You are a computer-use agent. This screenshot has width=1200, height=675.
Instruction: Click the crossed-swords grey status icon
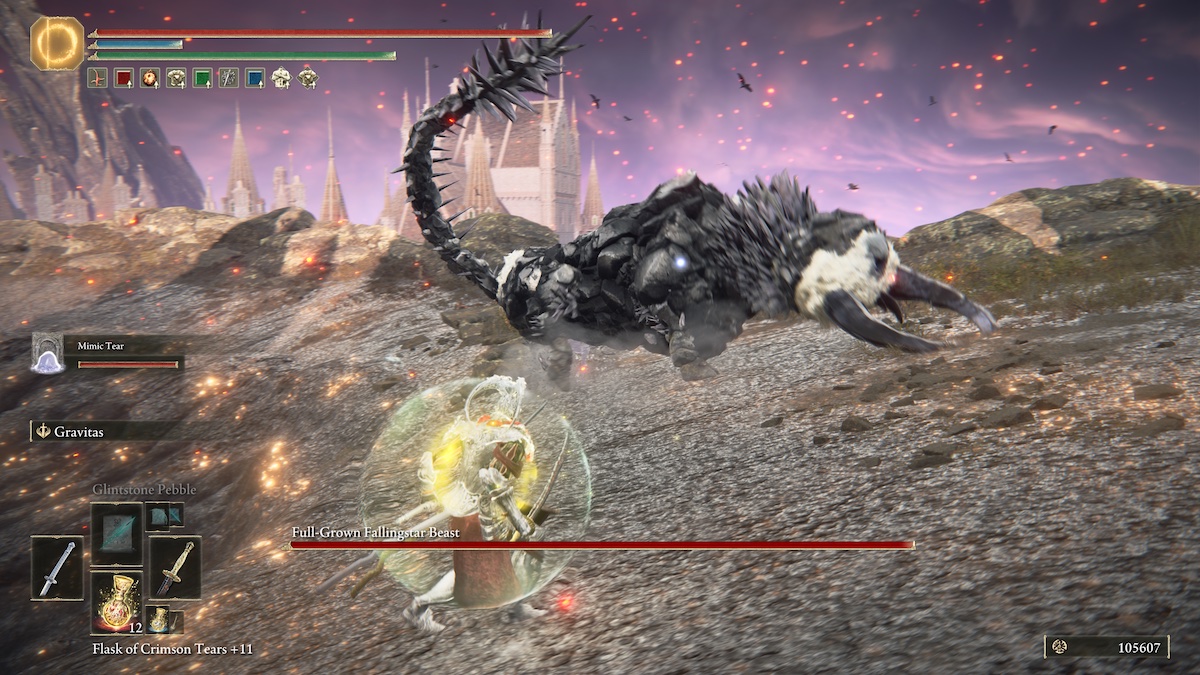[229, 77]
